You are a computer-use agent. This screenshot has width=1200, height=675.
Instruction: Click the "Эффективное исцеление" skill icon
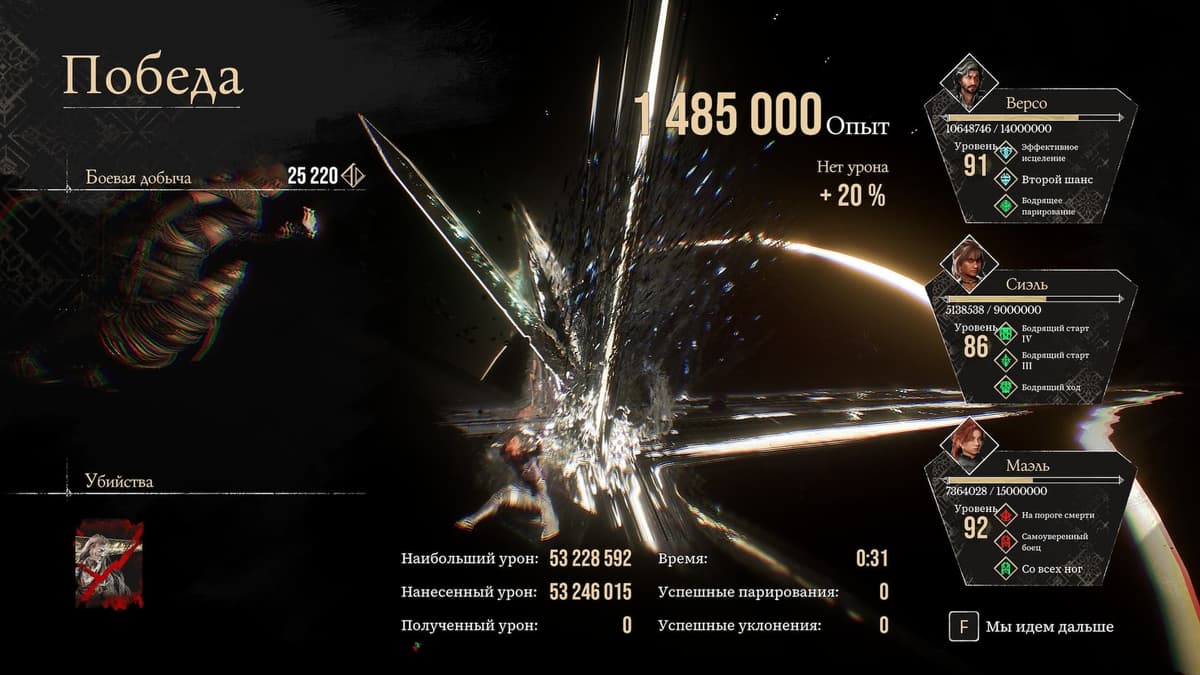1005,153
